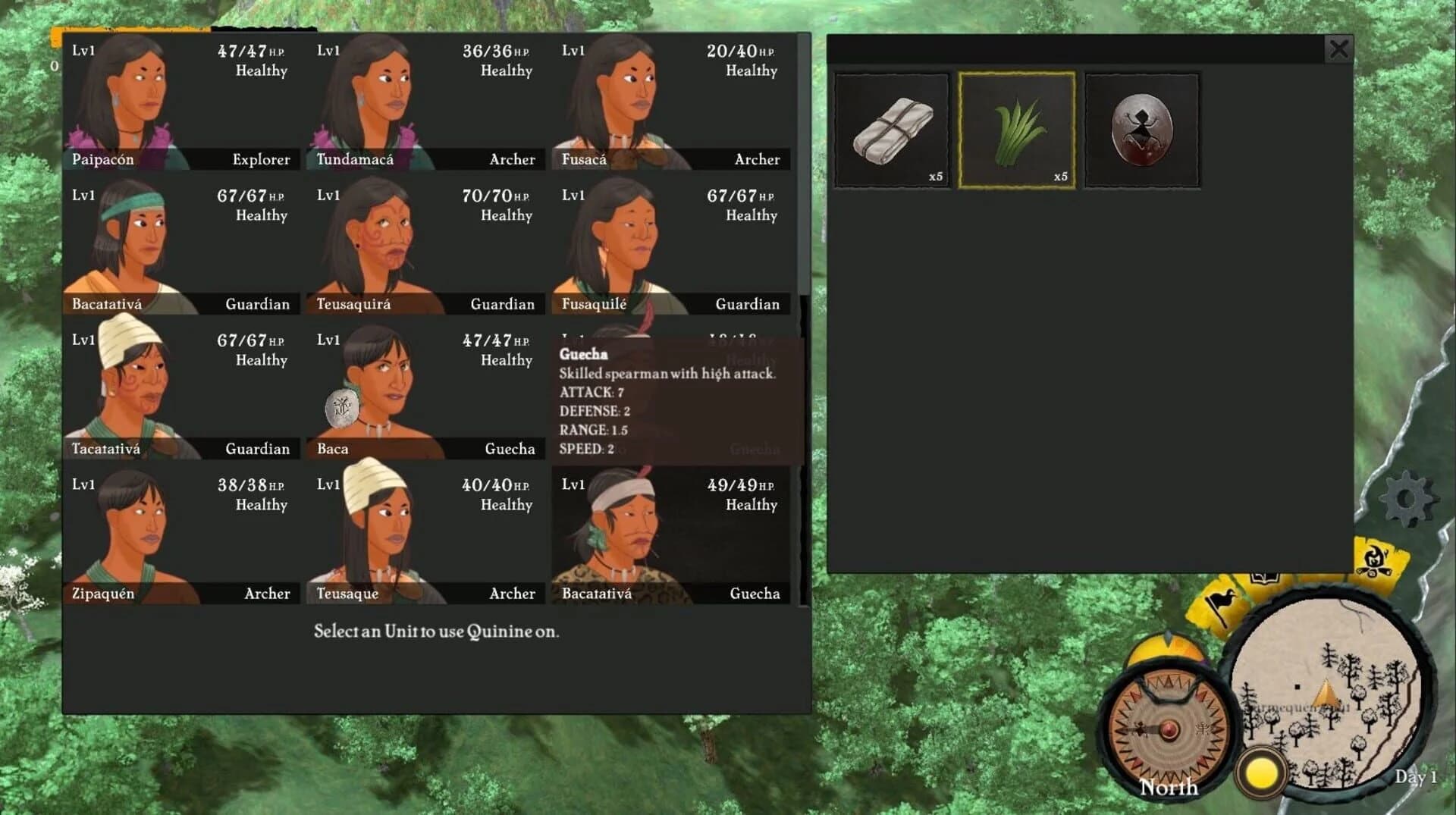Select the quinine herb item

point(1016,129)
